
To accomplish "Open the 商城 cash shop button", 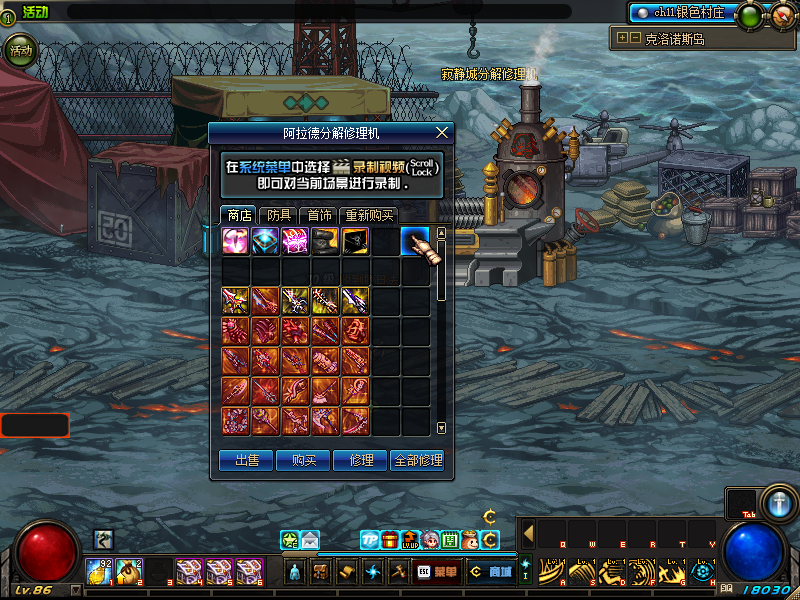I will click(x=490, y=572).
